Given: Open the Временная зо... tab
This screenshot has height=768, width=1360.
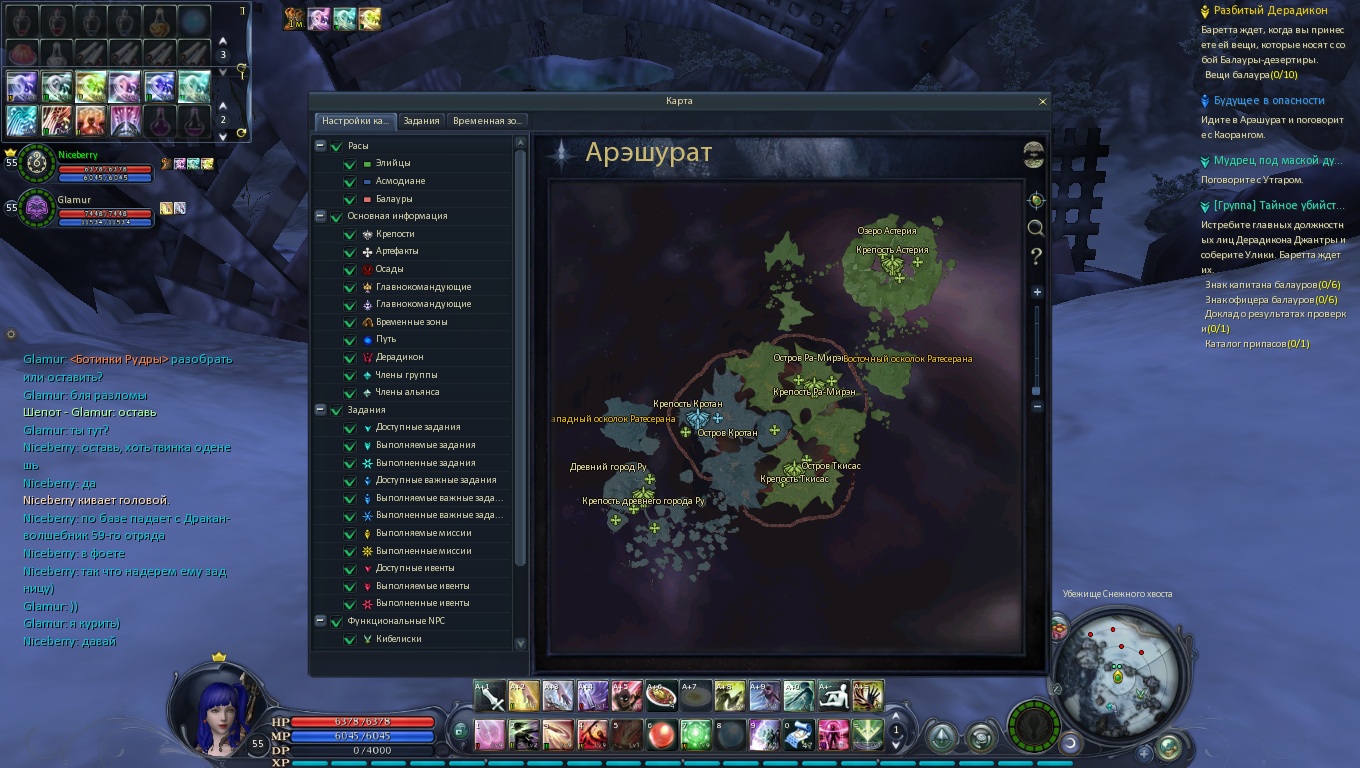Looking at the screenshot, I should click(487, 121).
